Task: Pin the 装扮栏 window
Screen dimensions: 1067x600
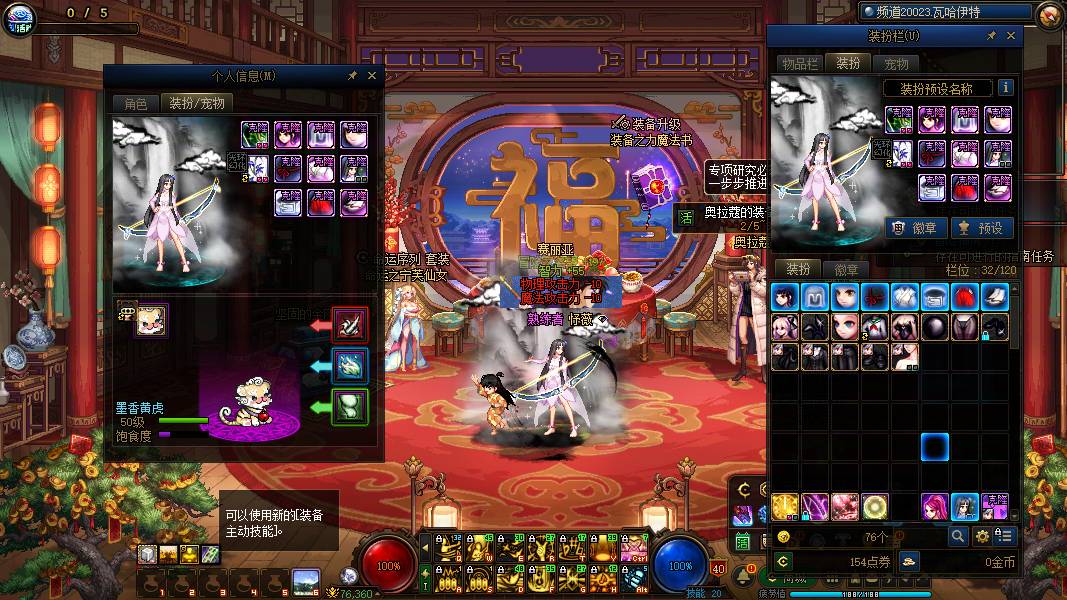Action: [991, 37]
